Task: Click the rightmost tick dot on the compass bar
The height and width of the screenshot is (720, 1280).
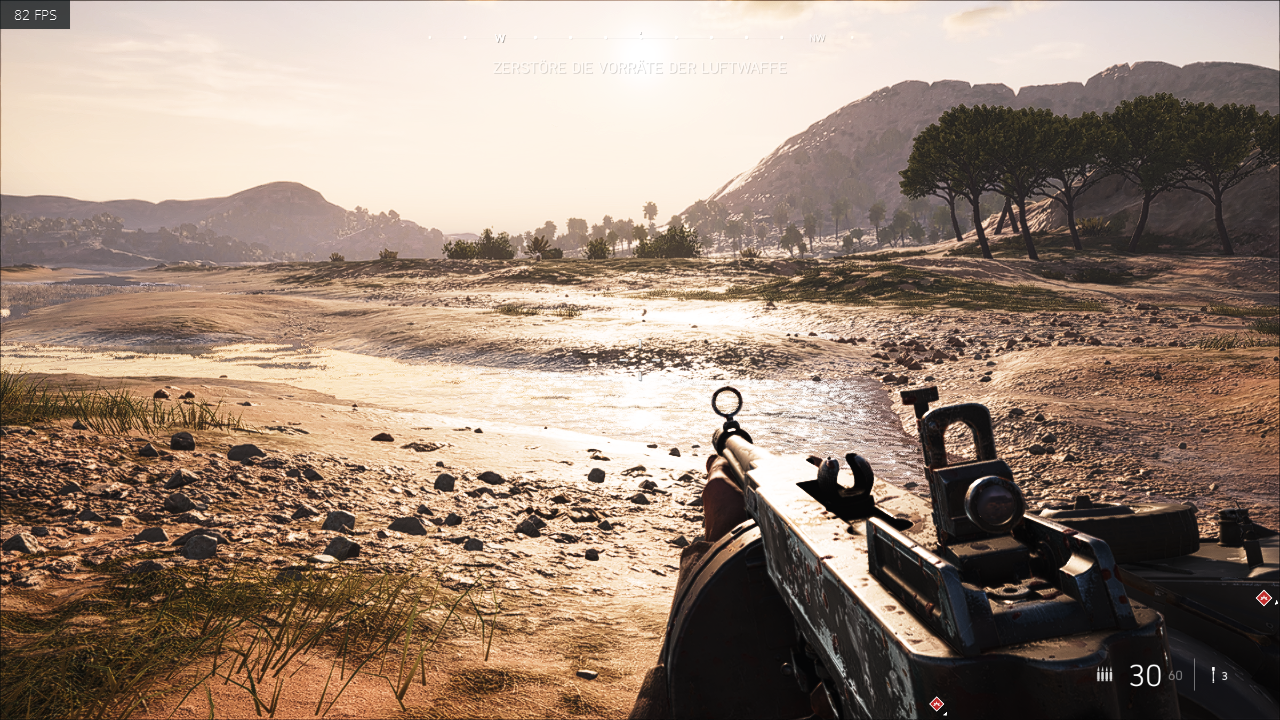Action: point(850,39)
